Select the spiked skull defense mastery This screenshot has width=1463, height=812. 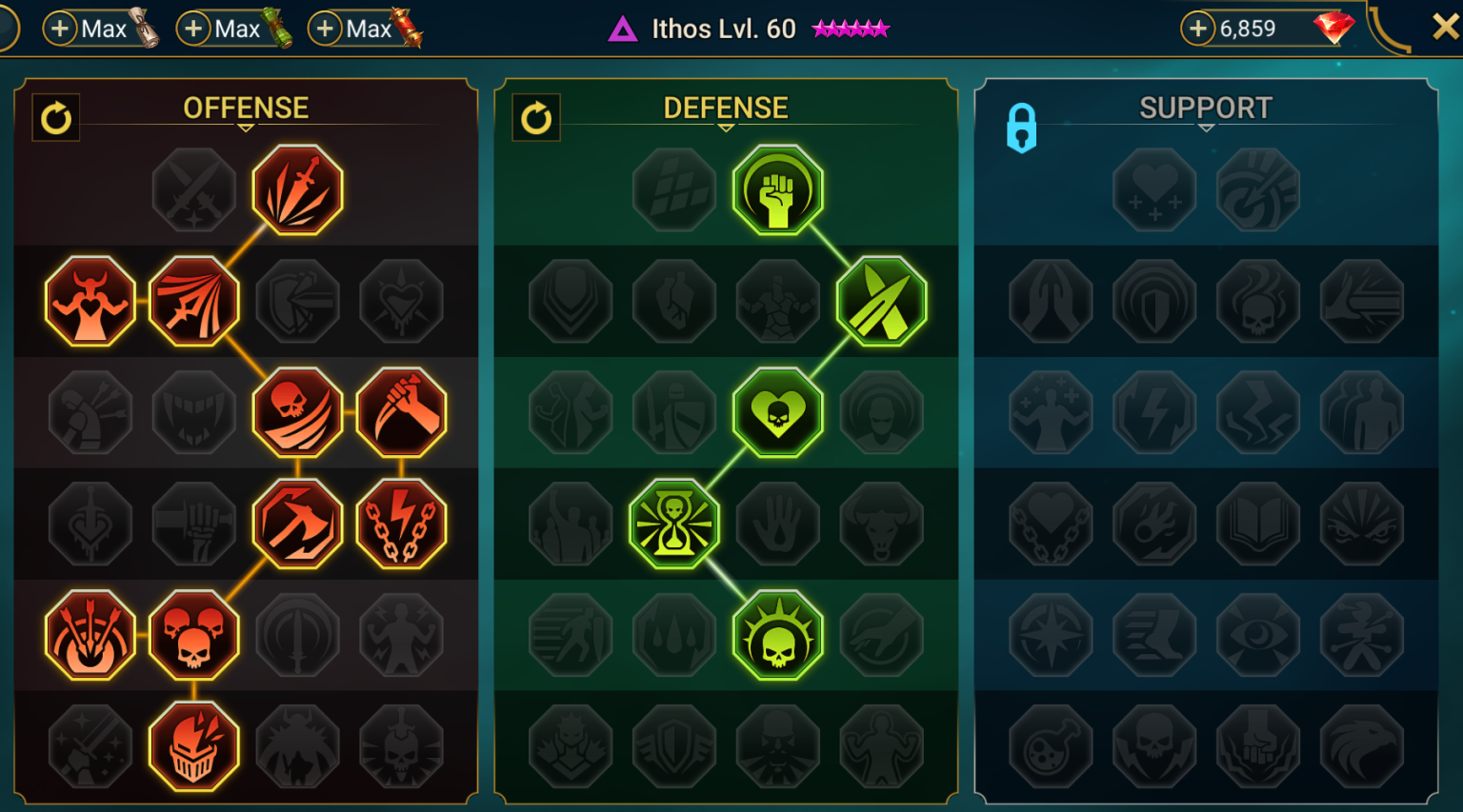[778, 636]
